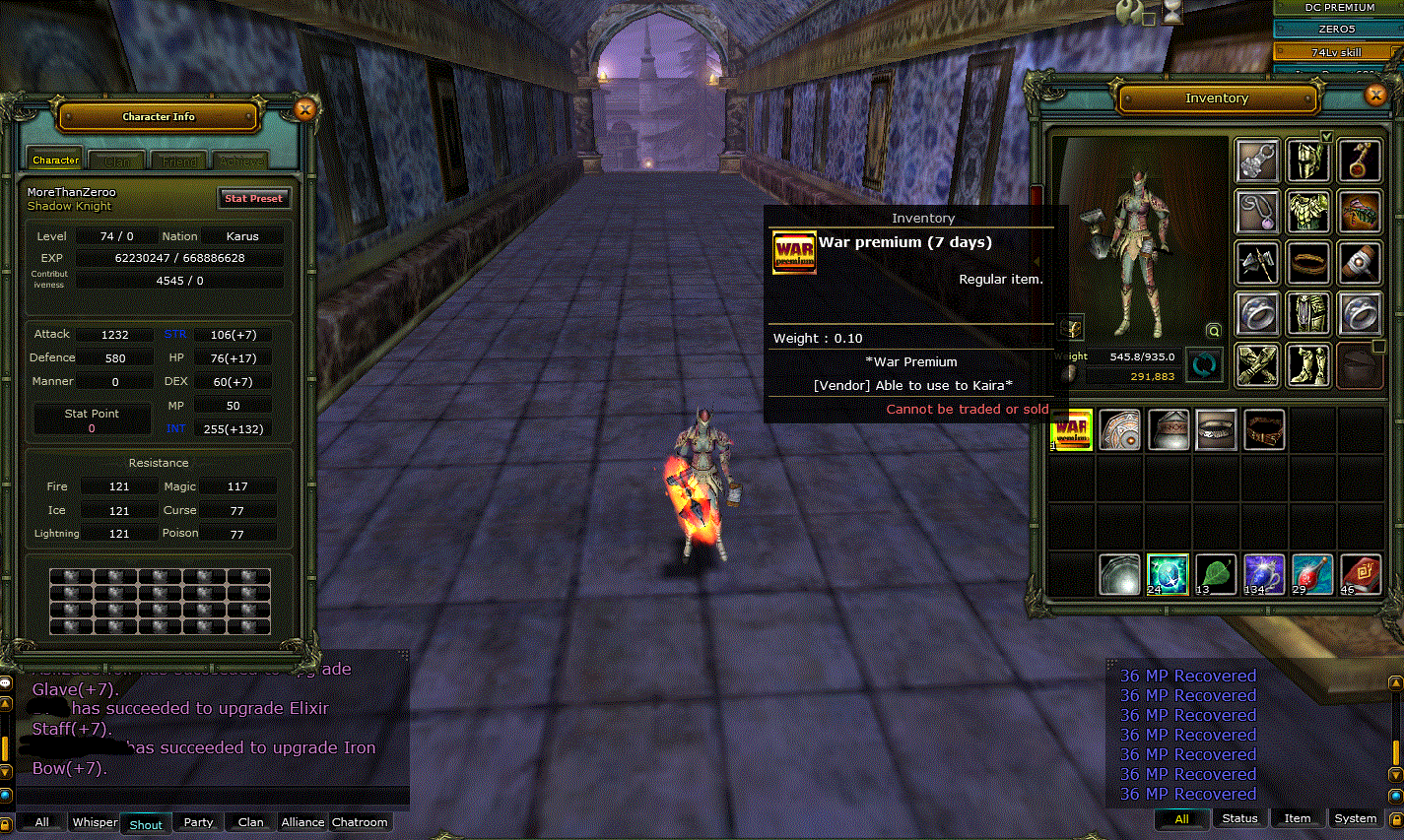1404x840 pixels.
Task: Click the red potion stack of 29
Action: coord(1310,572)
